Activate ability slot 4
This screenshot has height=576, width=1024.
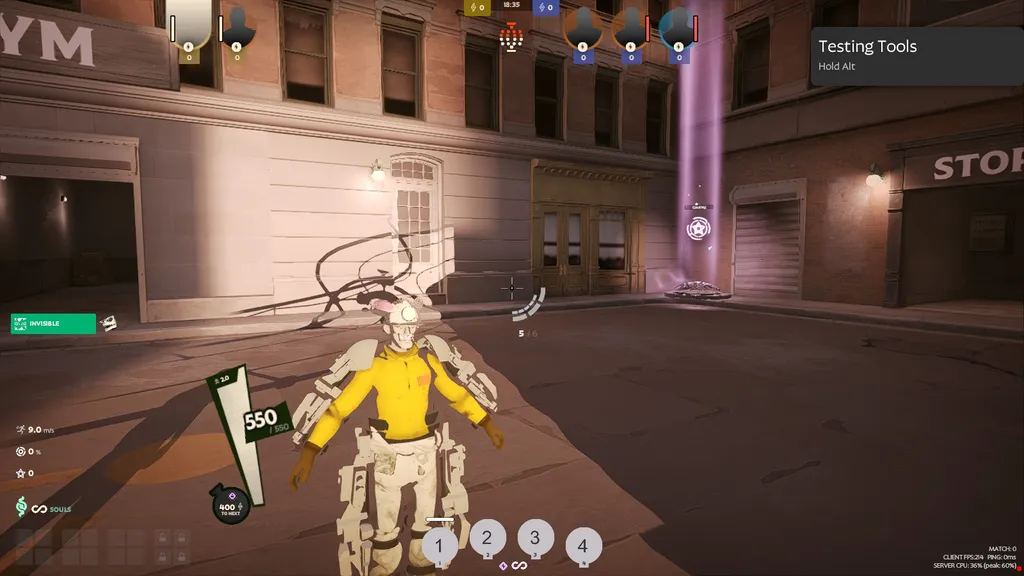tap(583, 546)
